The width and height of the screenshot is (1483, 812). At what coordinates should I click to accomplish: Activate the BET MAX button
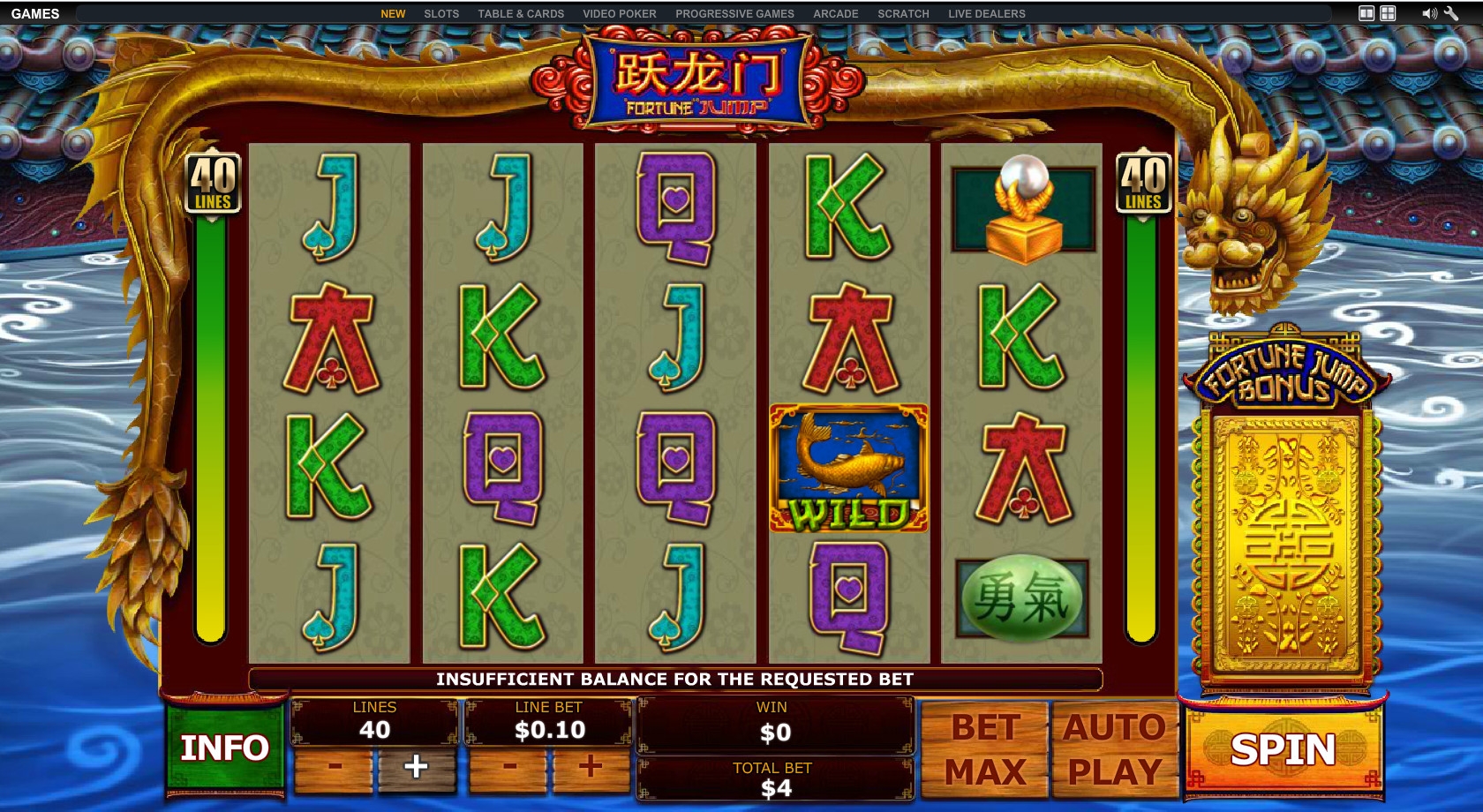pyautogui.click(x=984, y=750)
